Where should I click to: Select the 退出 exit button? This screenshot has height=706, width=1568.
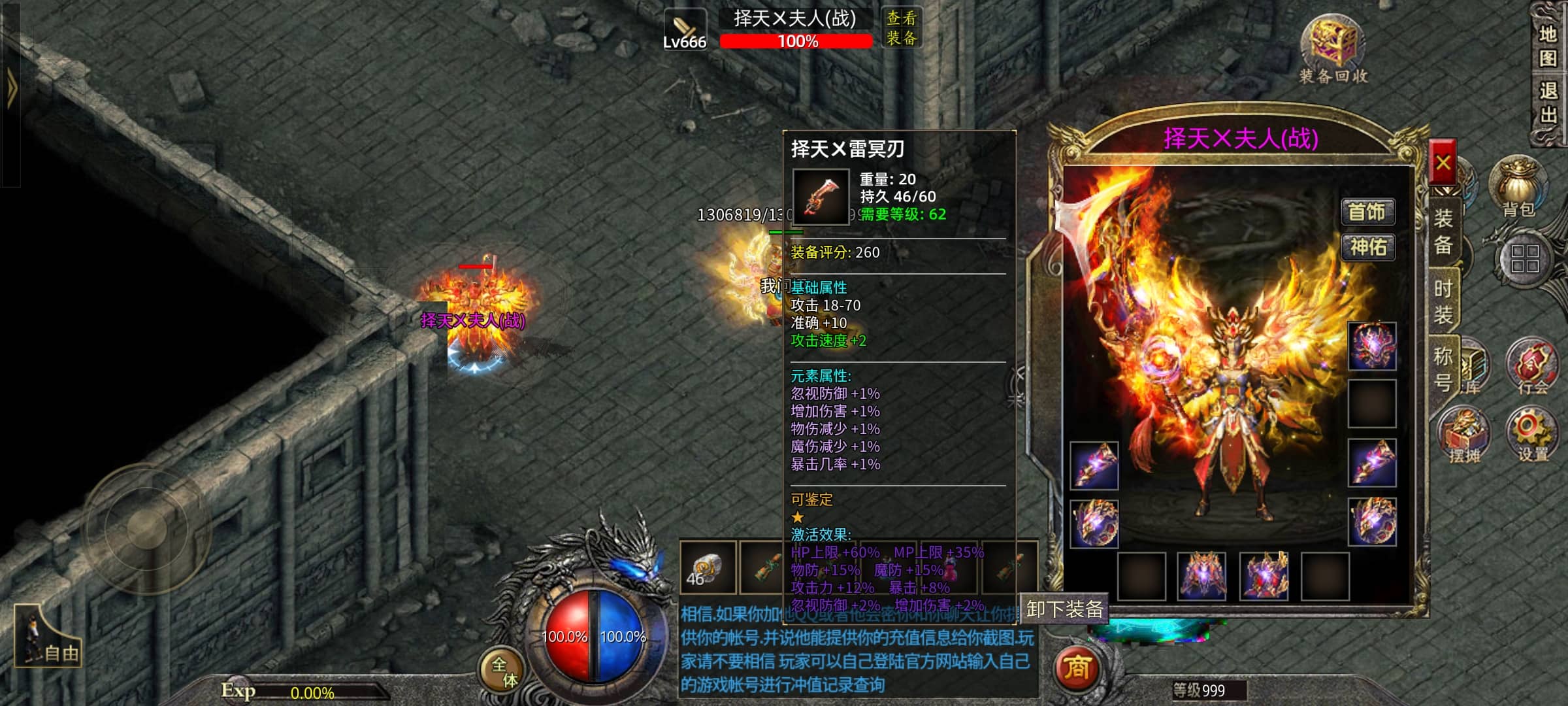tap(1548, 103)
